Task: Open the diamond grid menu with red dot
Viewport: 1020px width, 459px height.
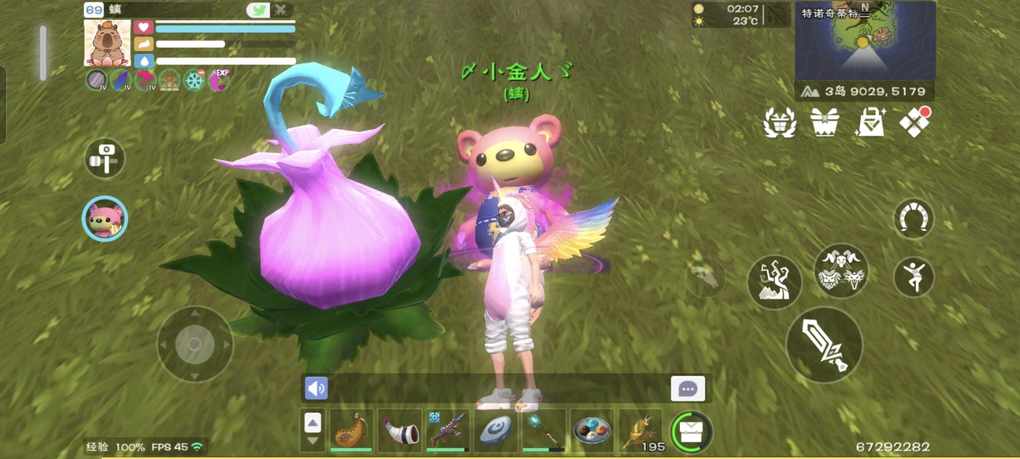Action: click(915, 121)
